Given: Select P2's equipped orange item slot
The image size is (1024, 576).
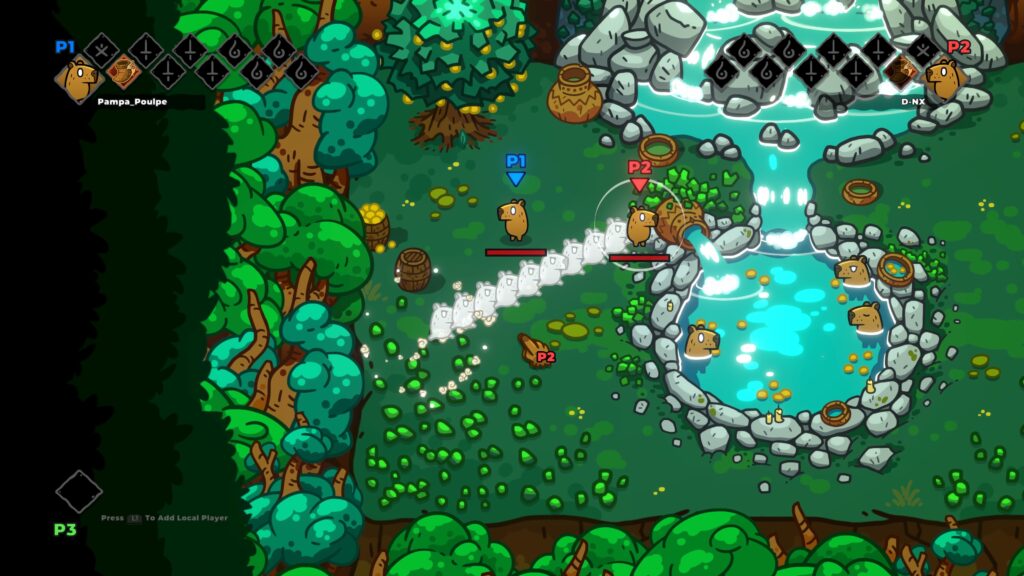Looking at the screenshot, I should [901, 71].
